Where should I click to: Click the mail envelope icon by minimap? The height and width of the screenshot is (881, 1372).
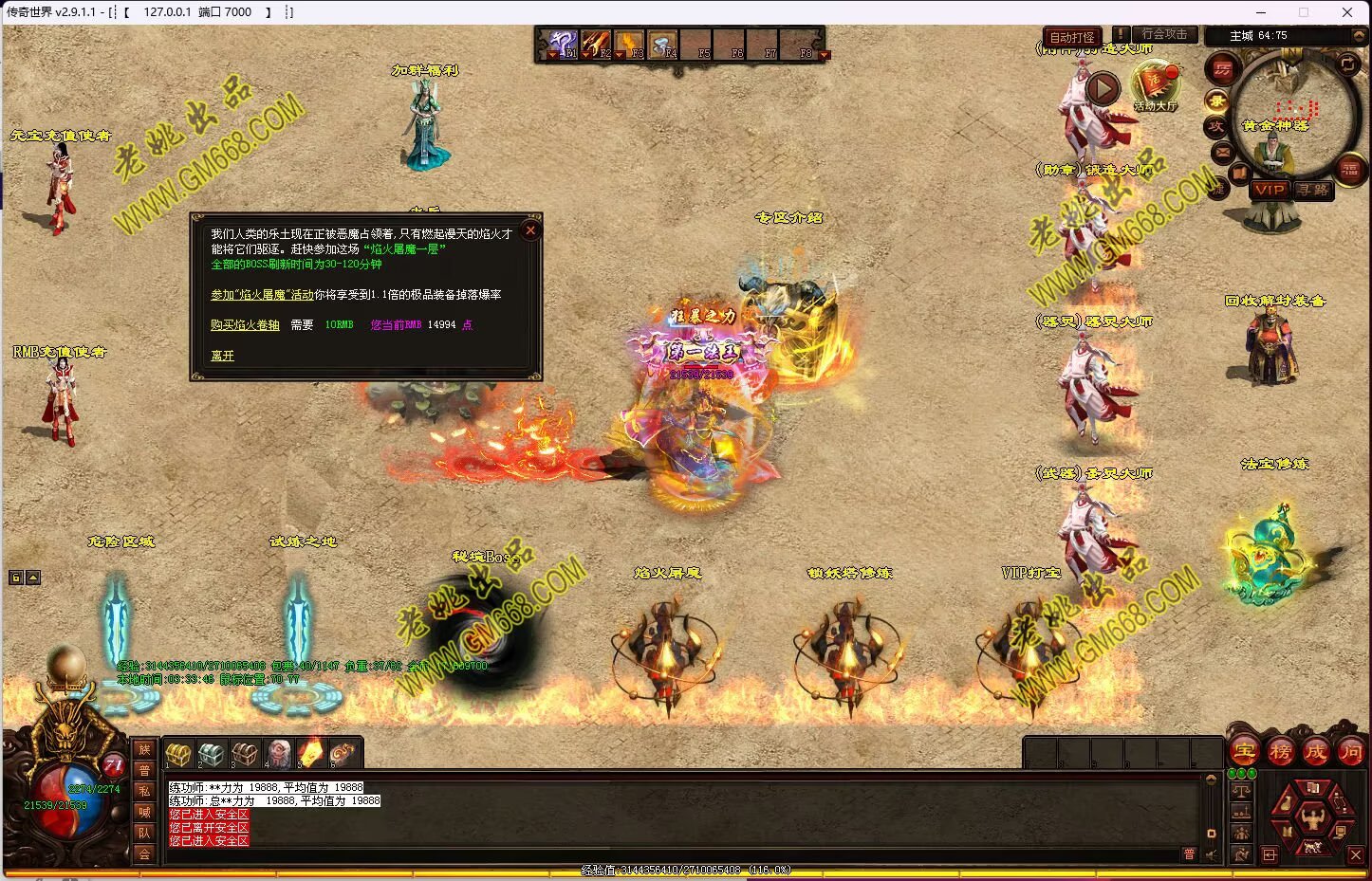coord(1222,151)
